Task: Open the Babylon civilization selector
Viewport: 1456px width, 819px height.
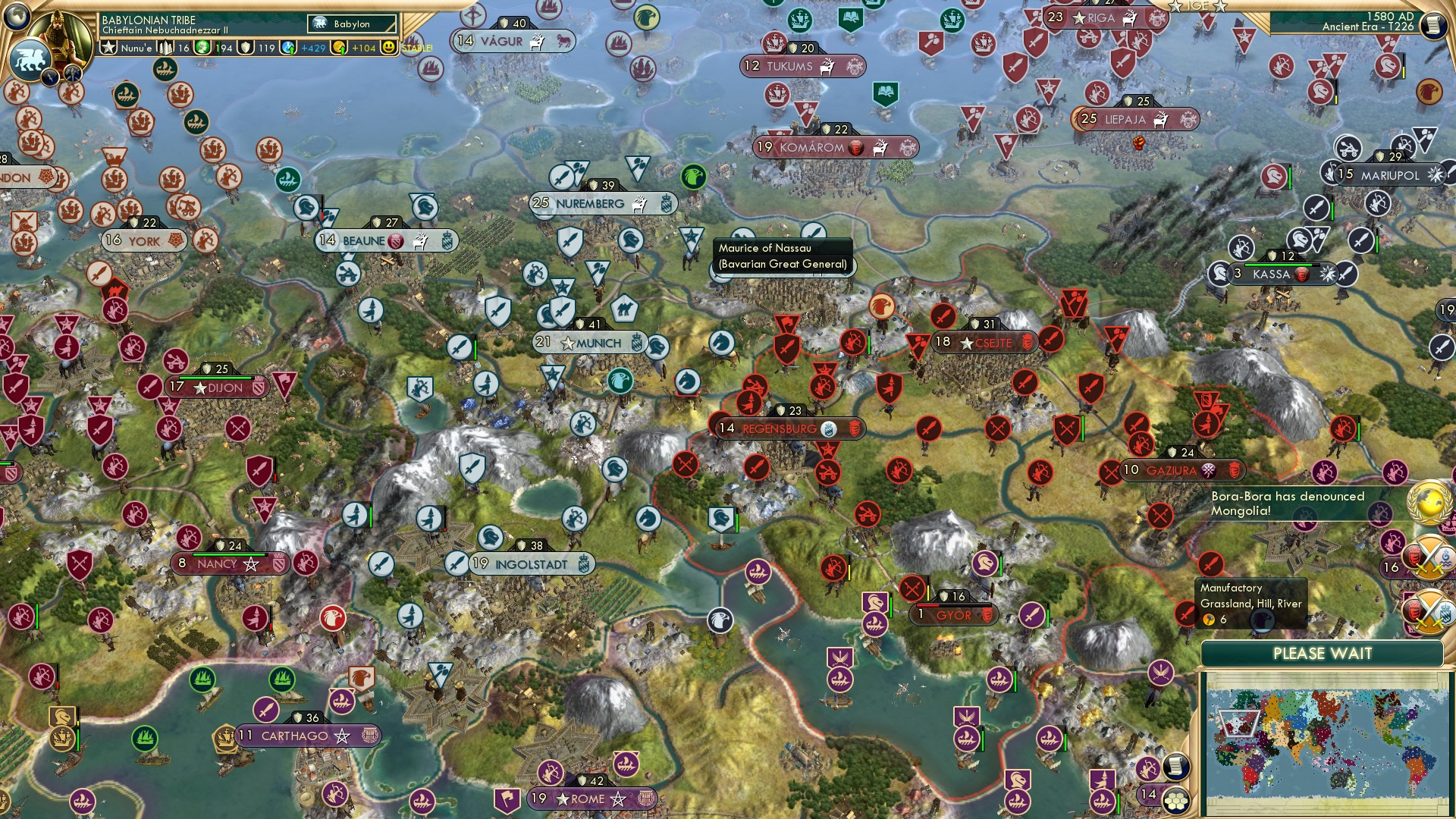Action: click(350, 24)
